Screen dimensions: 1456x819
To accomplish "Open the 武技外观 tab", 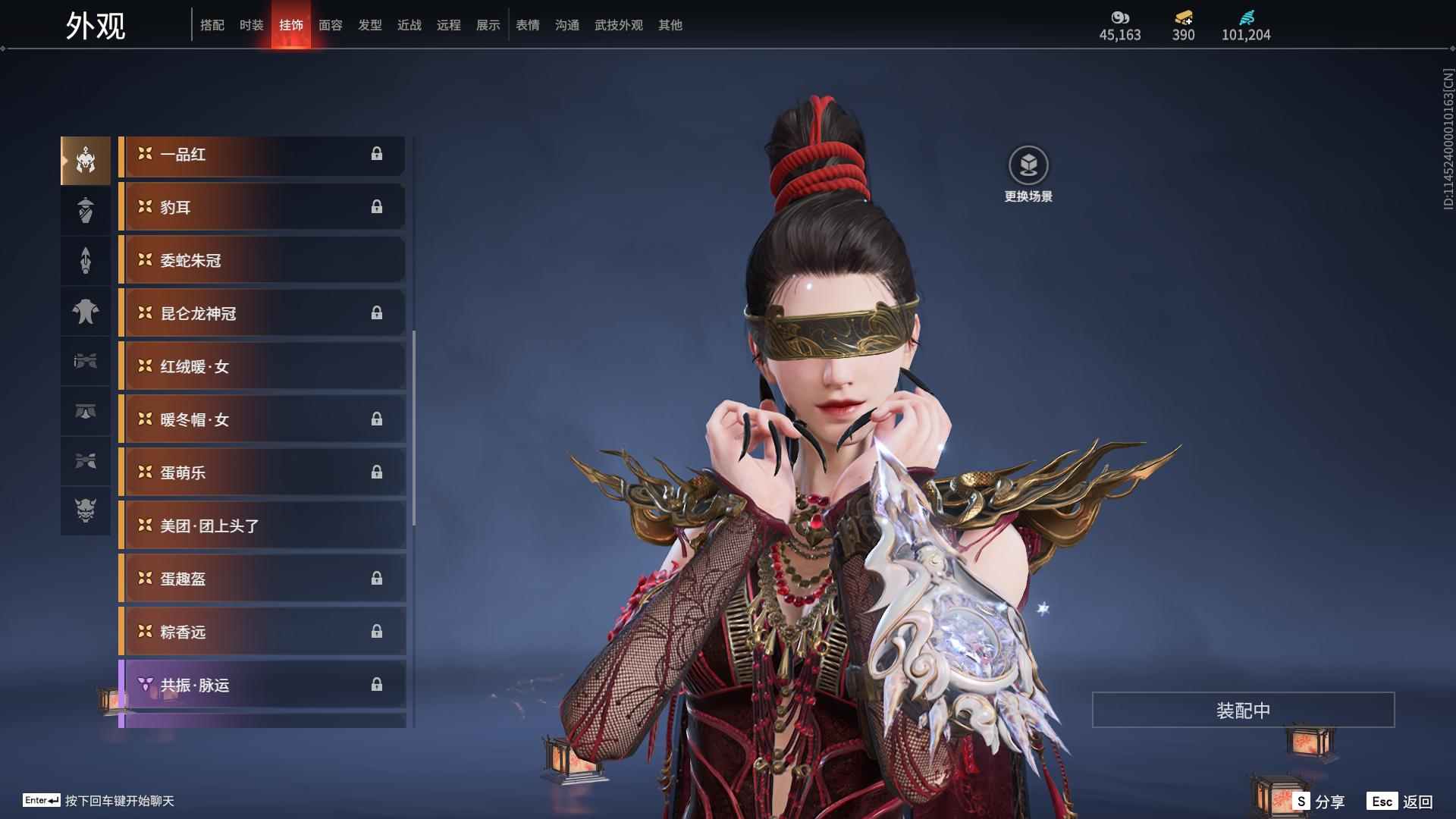I will (x=618, y=25).
